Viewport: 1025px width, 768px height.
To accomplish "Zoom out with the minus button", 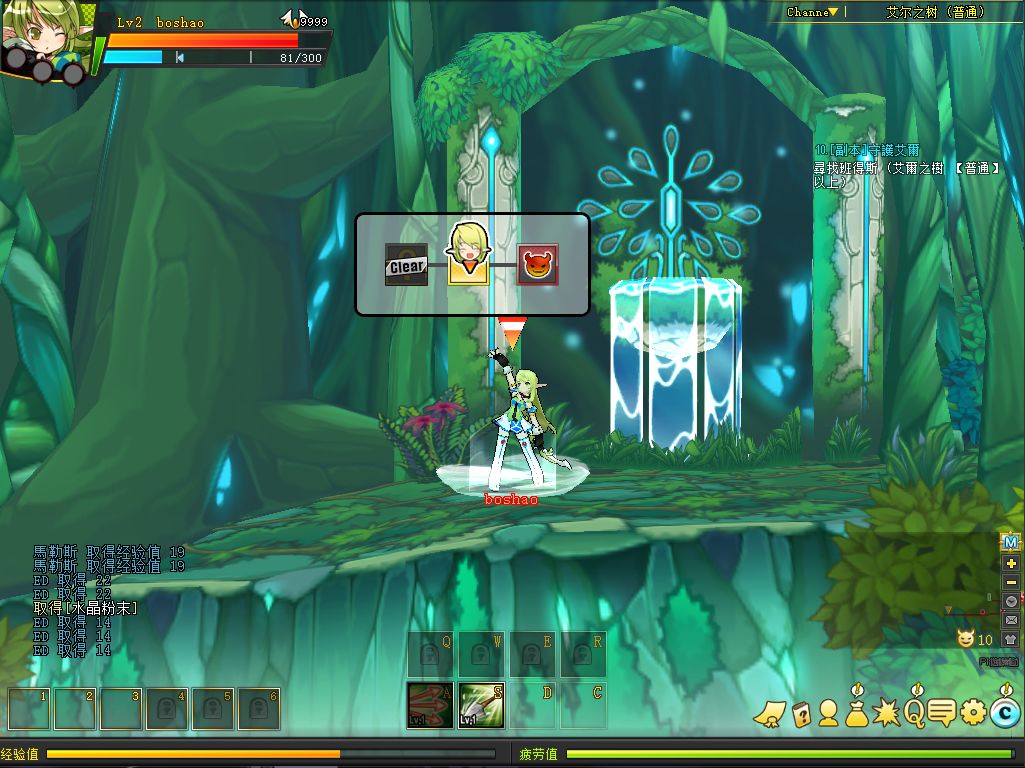I will point(1010,582).
